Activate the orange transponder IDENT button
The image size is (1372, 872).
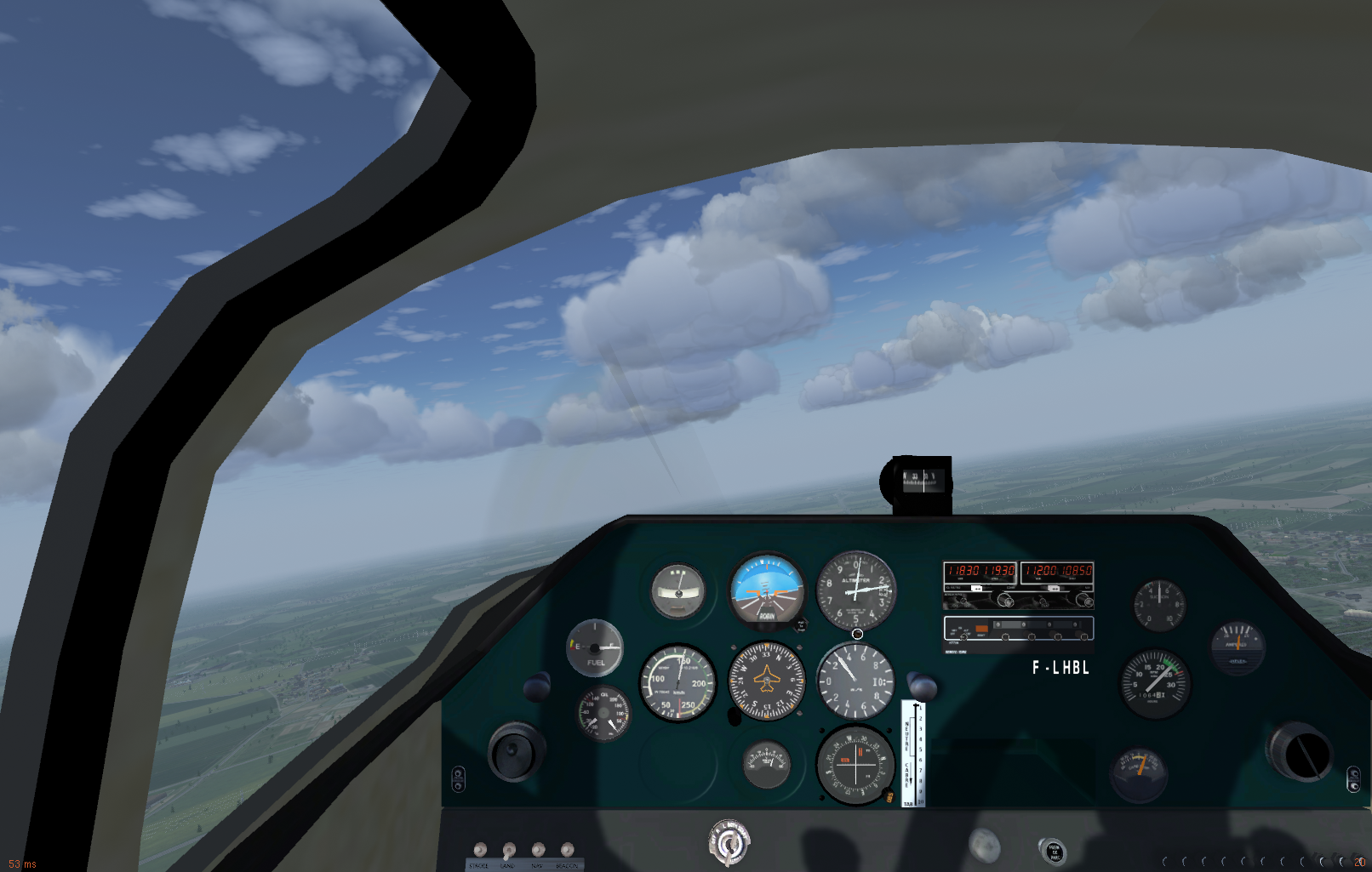click(x=981, y=629)
